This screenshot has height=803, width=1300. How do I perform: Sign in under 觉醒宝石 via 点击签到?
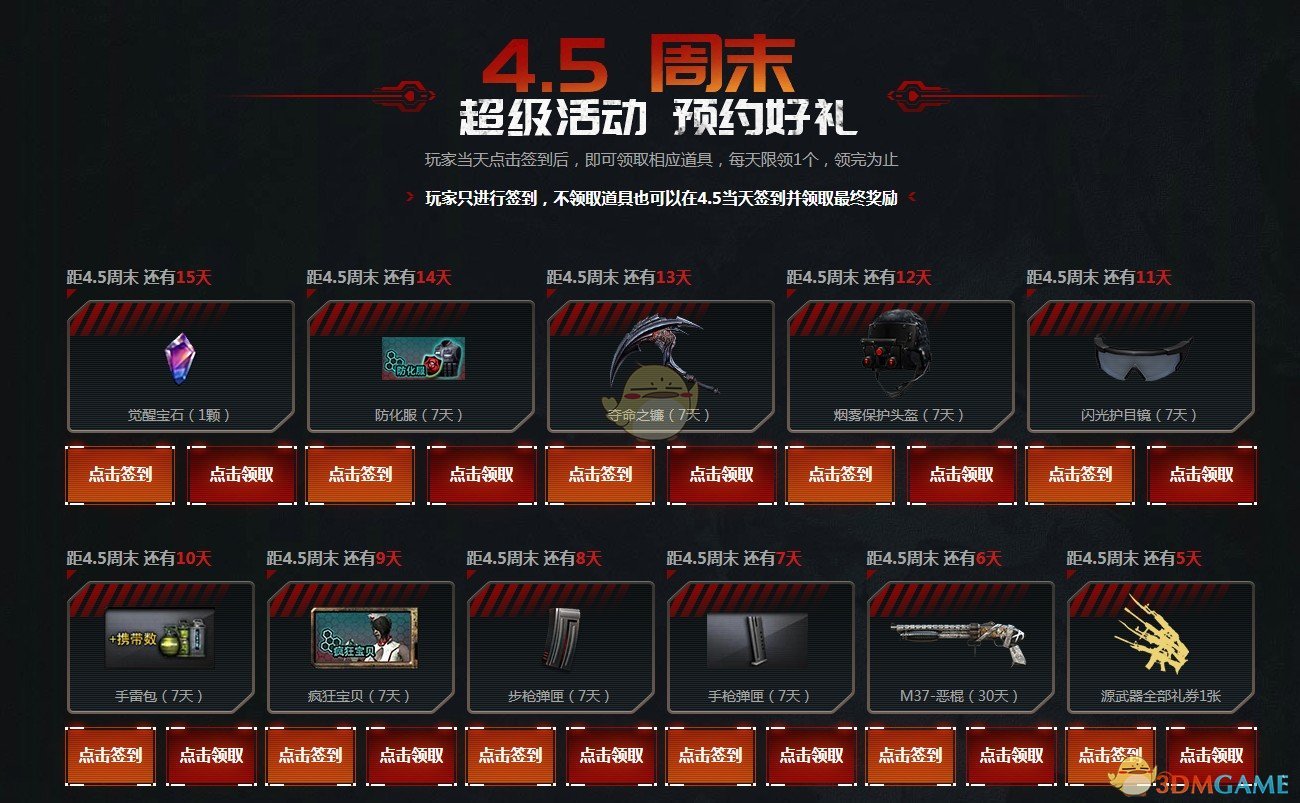click(x=118, y=475)
